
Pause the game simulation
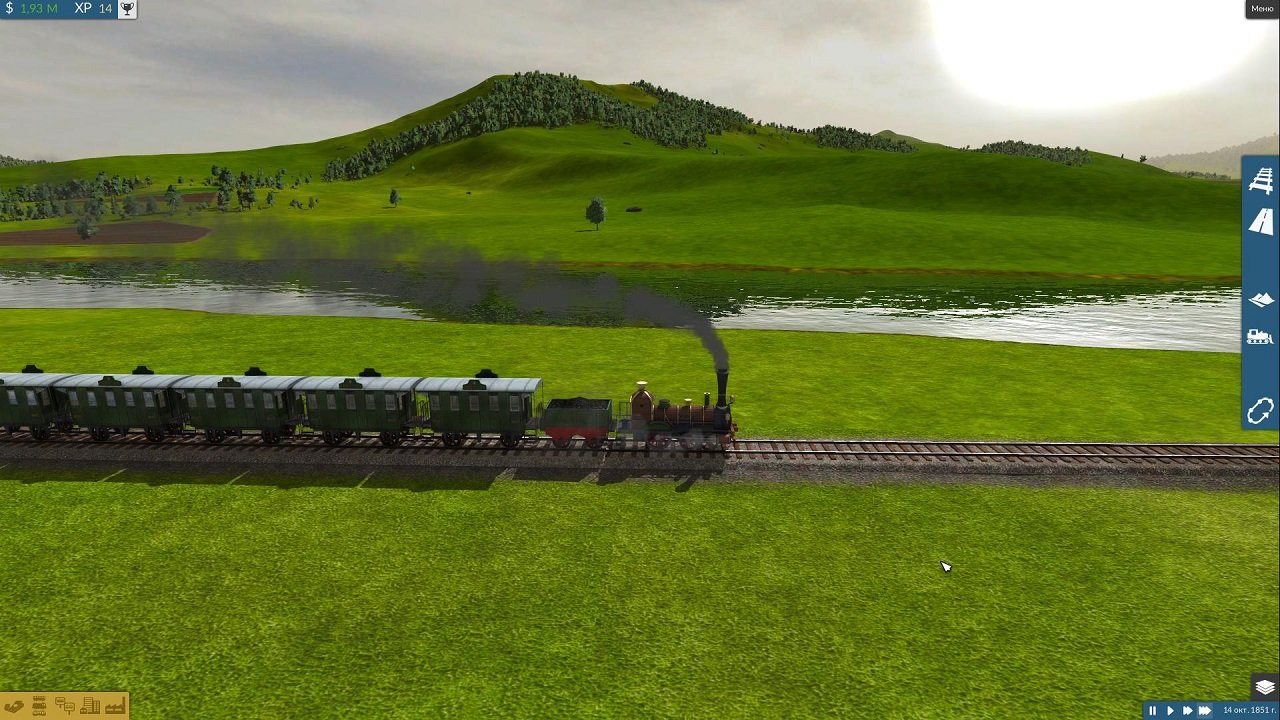(1152, 710)
